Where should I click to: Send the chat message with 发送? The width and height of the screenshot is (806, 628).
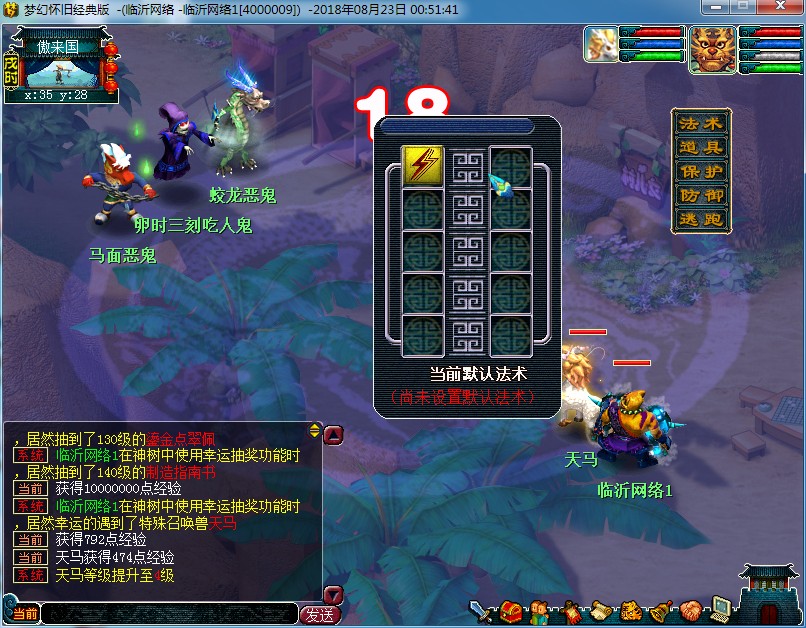319,614
